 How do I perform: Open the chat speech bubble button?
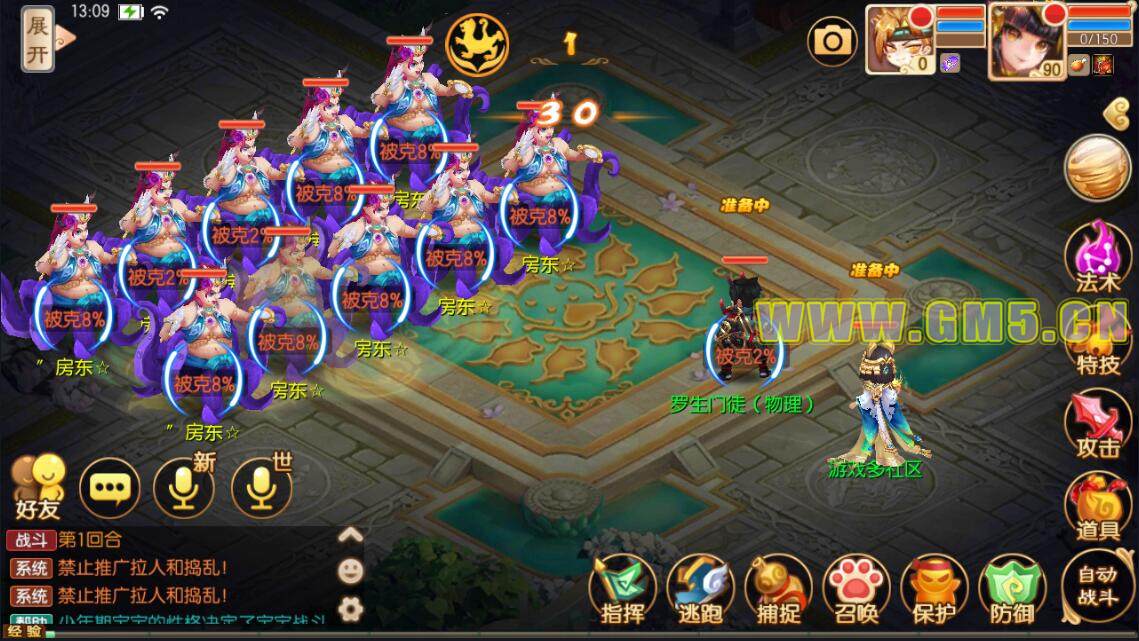(x=109, y=487)
